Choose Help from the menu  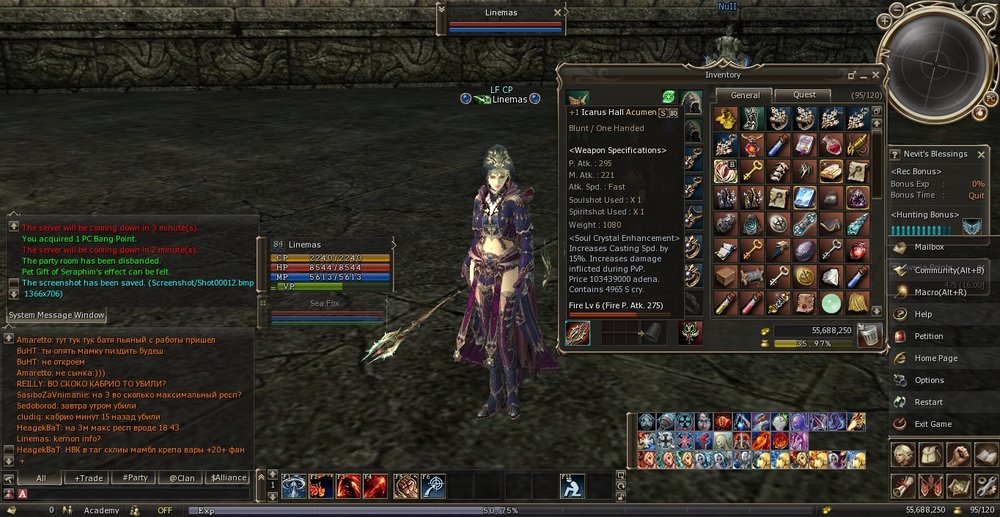(x=923, y=314)
